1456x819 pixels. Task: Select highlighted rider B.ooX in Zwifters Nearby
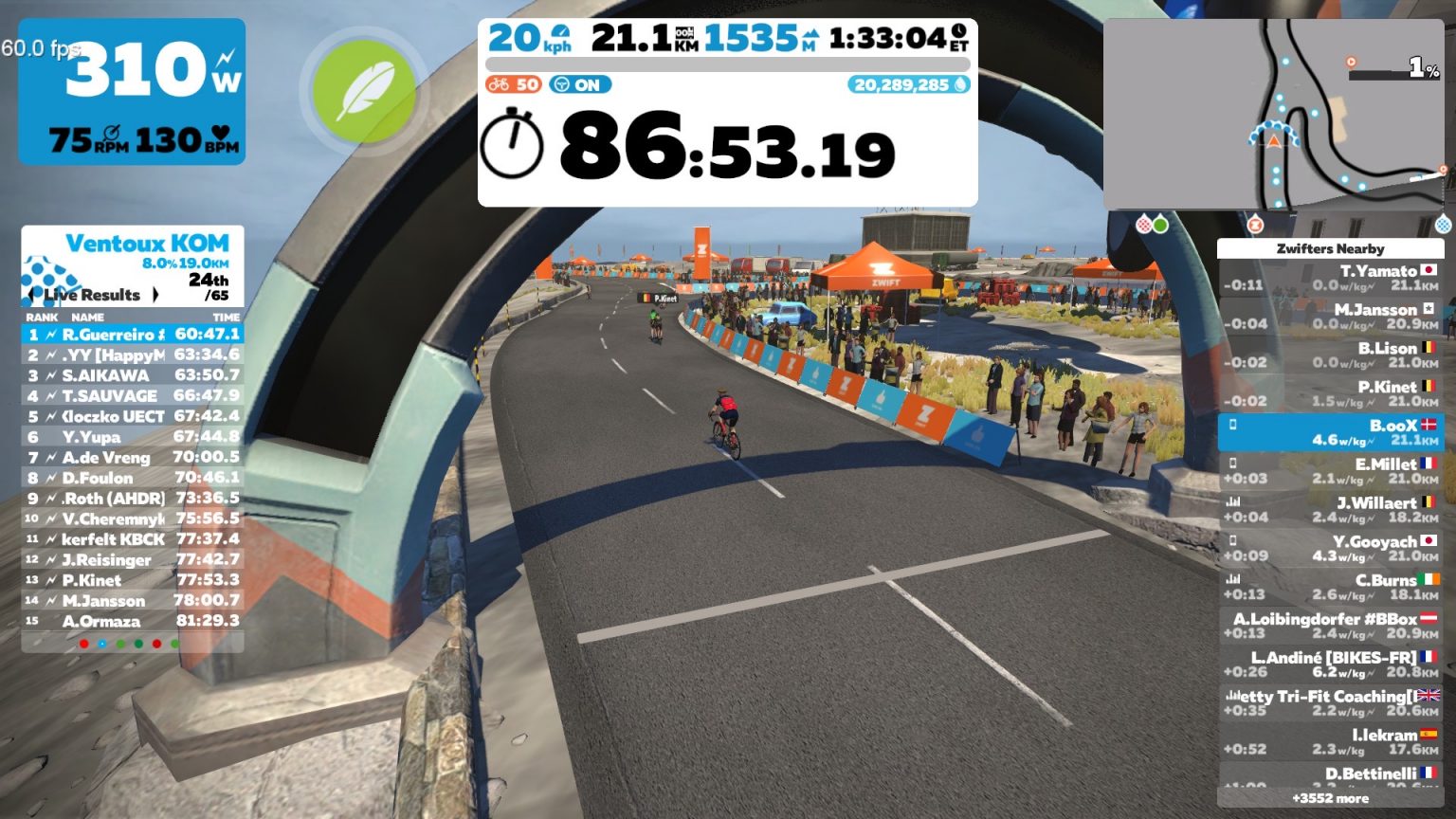(x=1331, y=431)
